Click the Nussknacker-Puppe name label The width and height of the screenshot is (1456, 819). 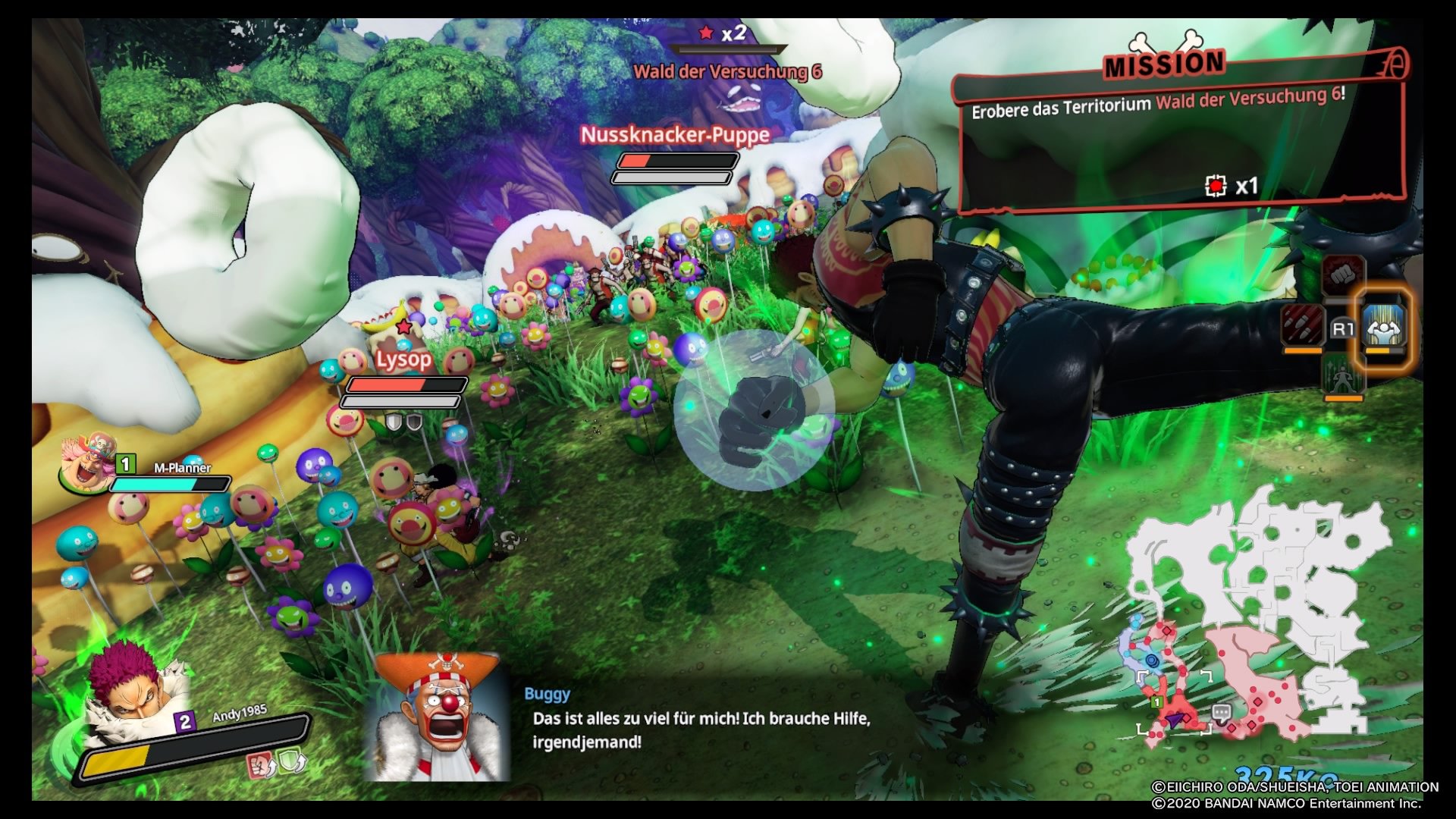pyautogui.click(x=673, y=136)
